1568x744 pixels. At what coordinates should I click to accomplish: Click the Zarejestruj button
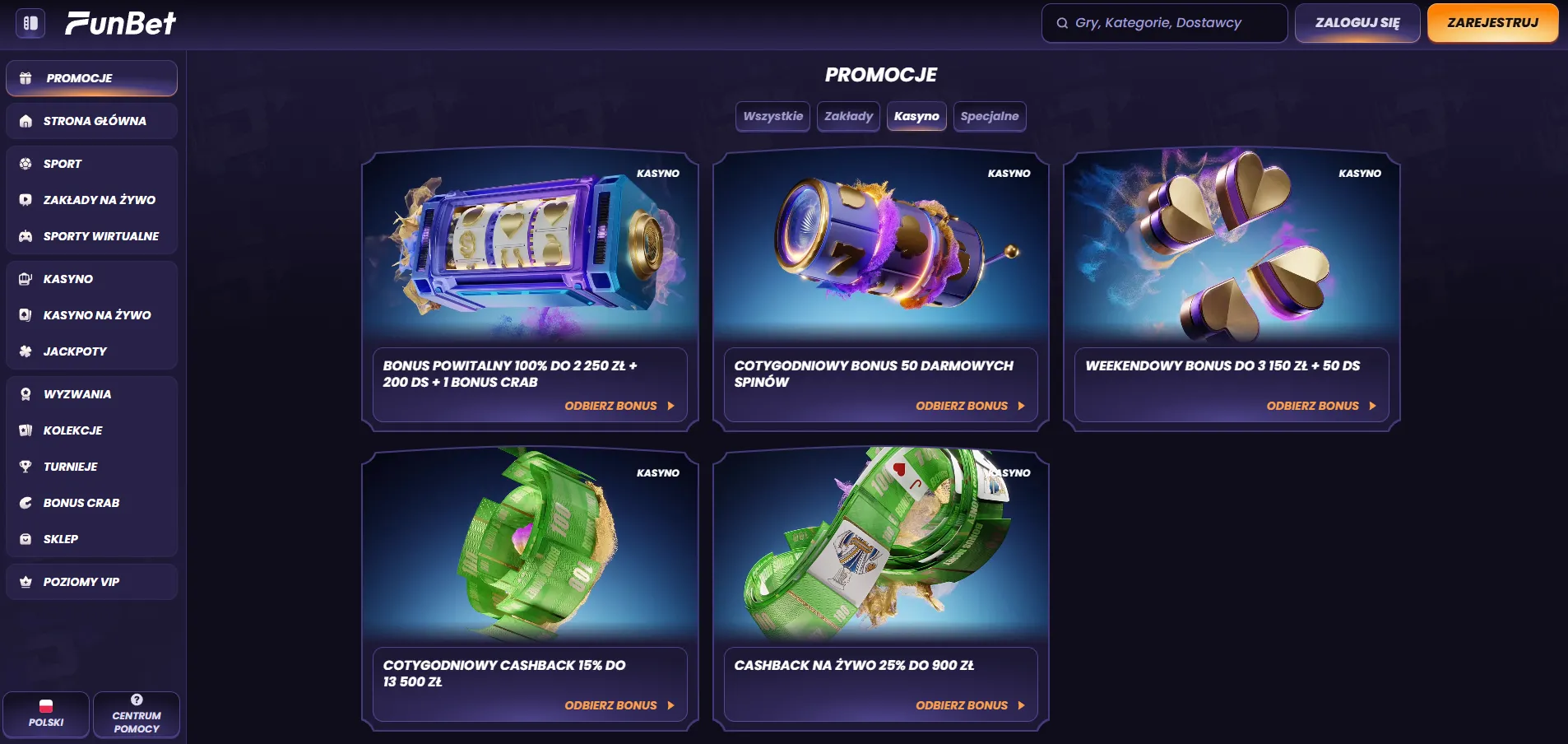(x=1492, y=23)
